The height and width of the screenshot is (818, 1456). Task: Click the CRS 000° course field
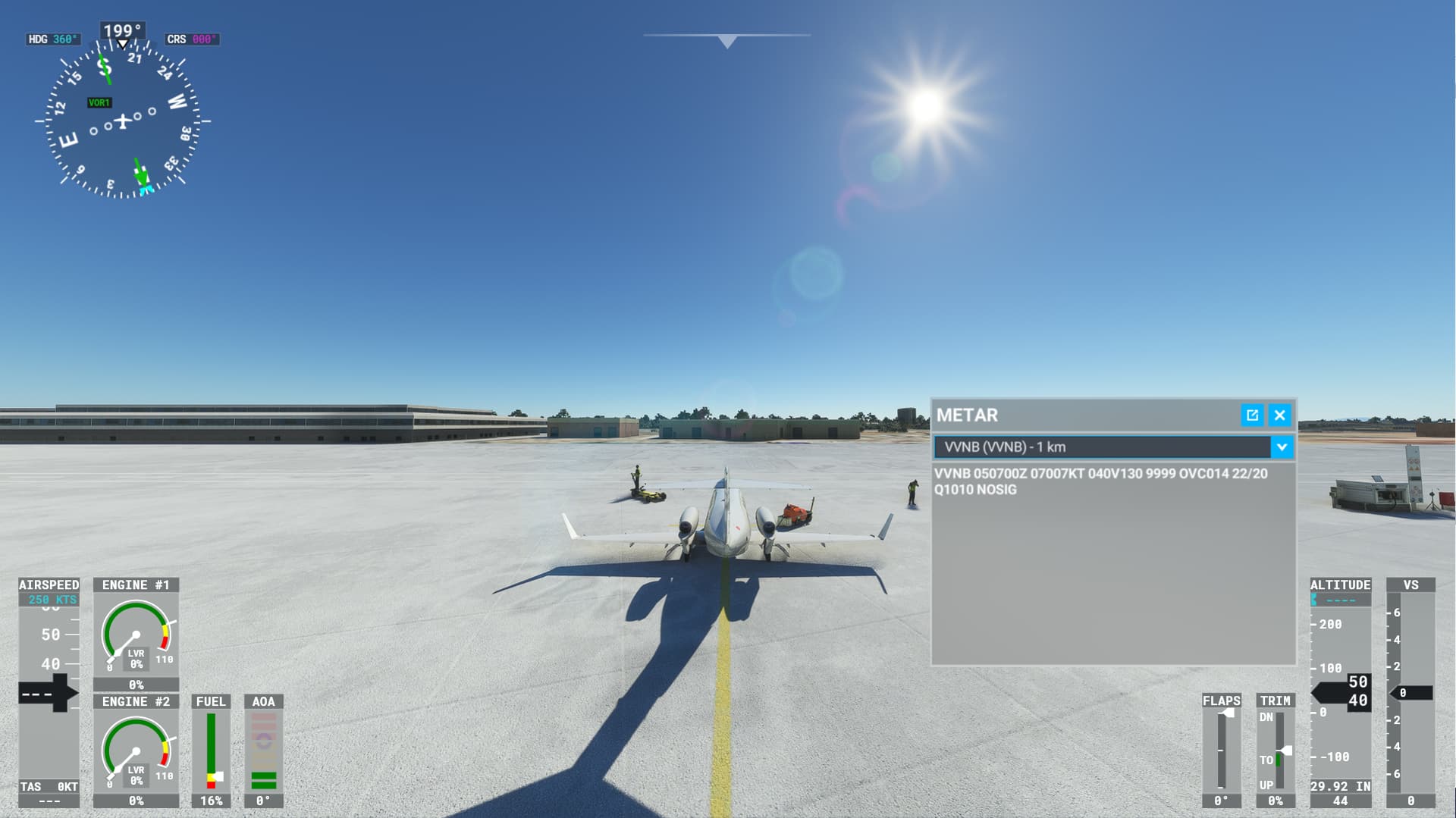(x=190, y=36)
